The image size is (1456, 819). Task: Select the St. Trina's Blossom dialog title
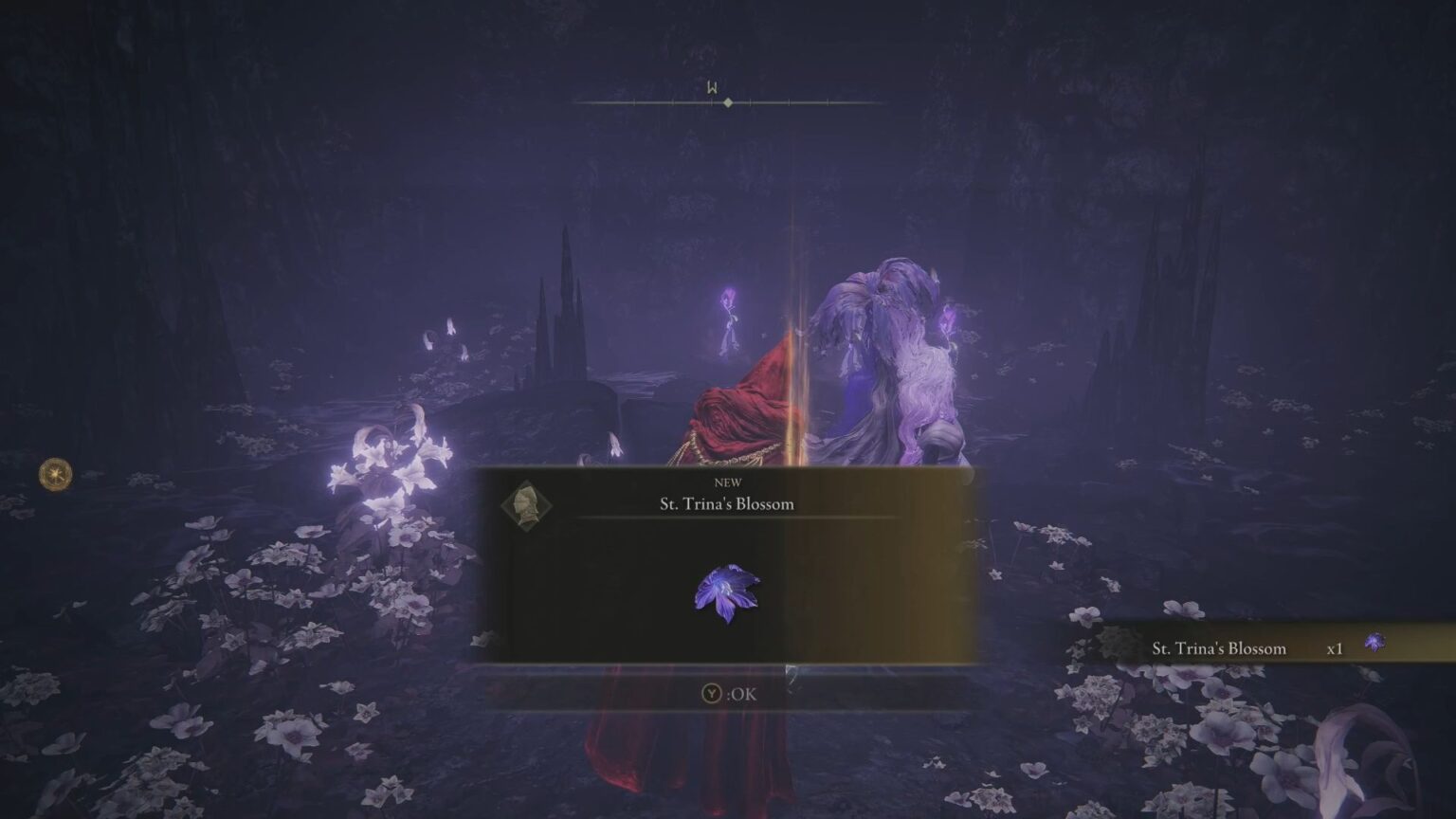tap(727, 504)
